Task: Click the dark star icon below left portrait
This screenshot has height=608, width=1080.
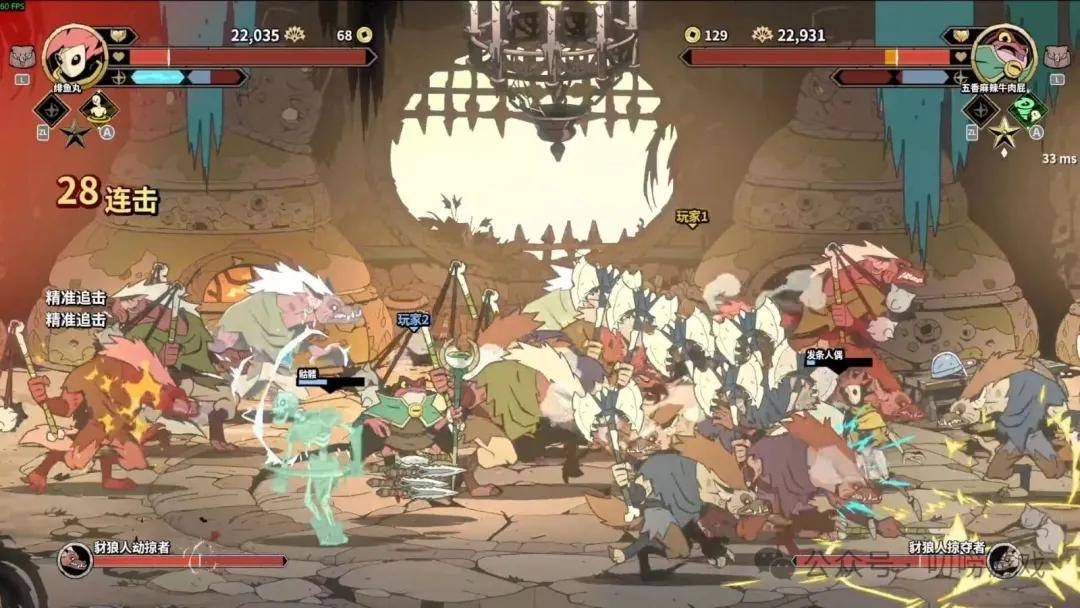Action: (75, 134)
